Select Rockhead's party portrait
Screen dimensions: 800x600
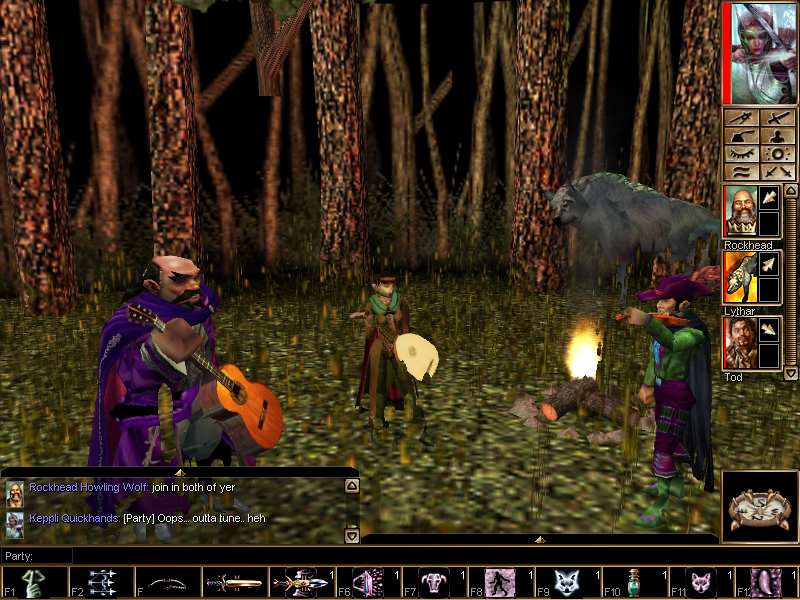[739, 212]
